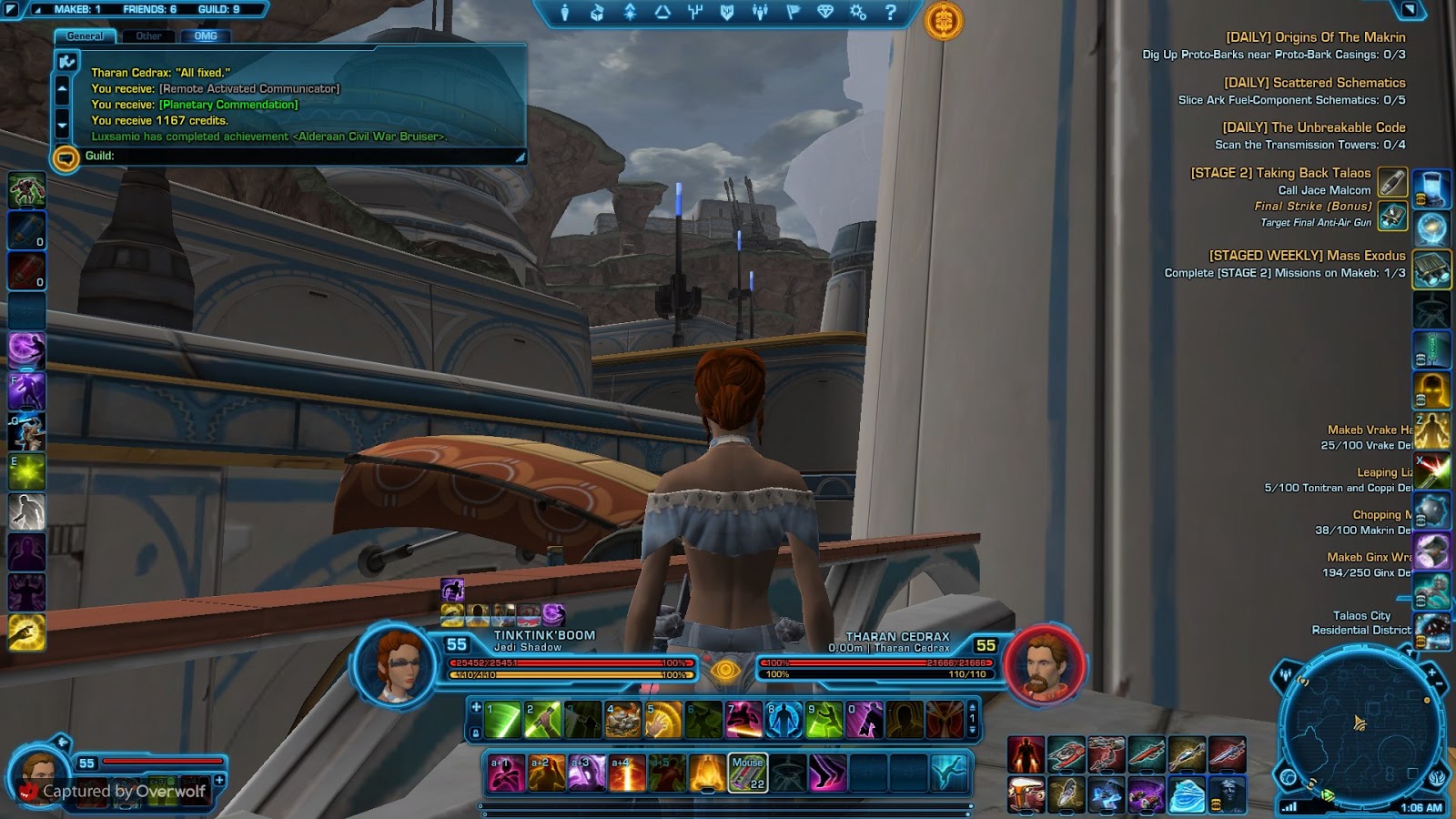Open the inventory chest icon
This screenshot has width=1456, height=819.
[596, 12]
